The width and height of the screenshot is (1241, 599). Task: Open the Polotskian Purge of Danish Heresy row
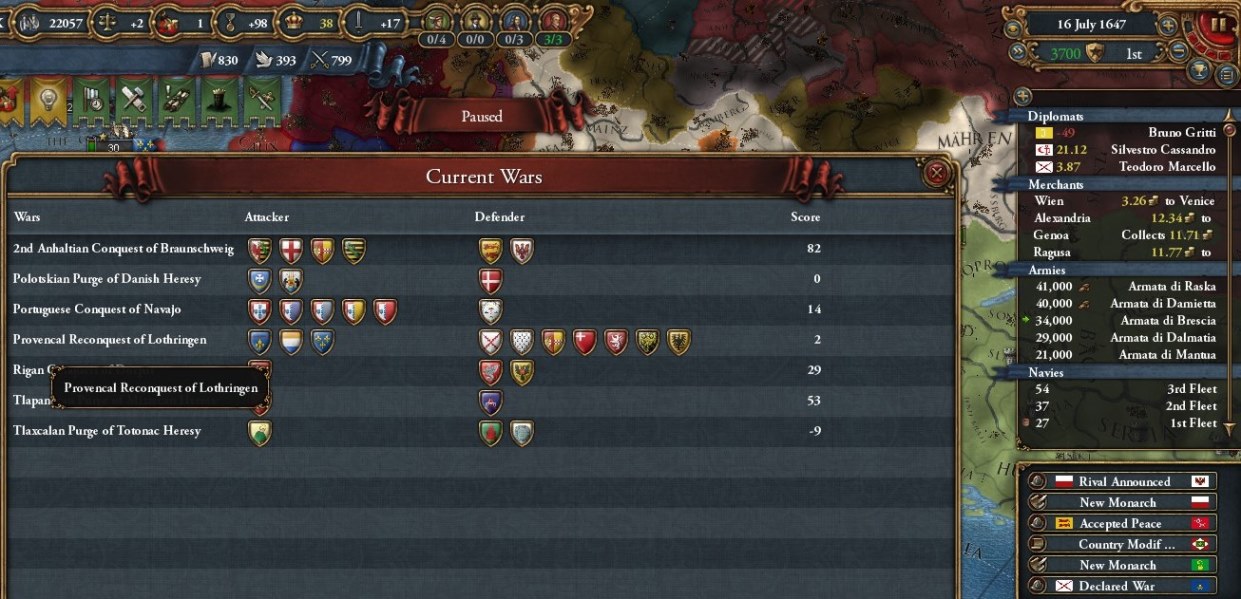107,279
